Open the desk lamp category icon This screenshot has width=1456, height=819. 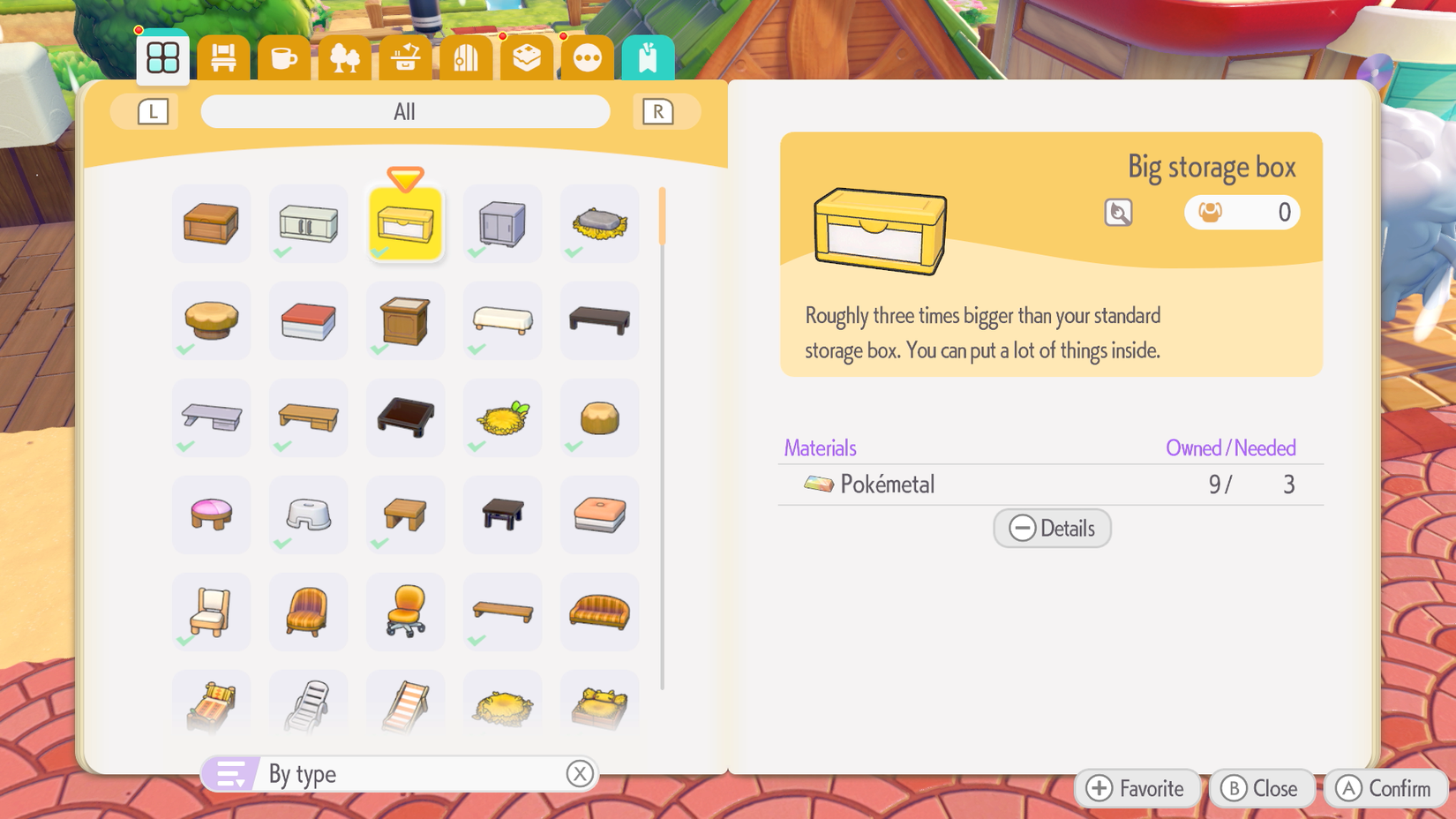(x=405, y=56)
